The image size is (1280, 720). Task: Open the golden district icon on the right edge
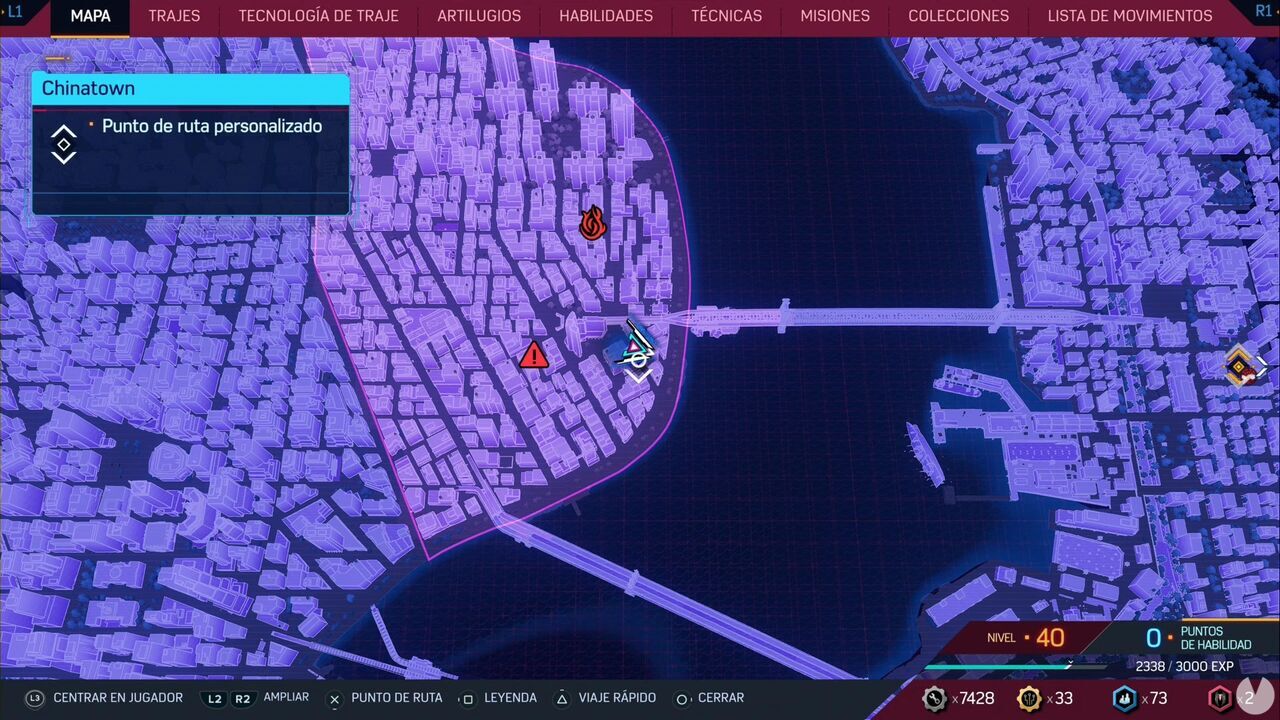click(x=1241, y=365)
